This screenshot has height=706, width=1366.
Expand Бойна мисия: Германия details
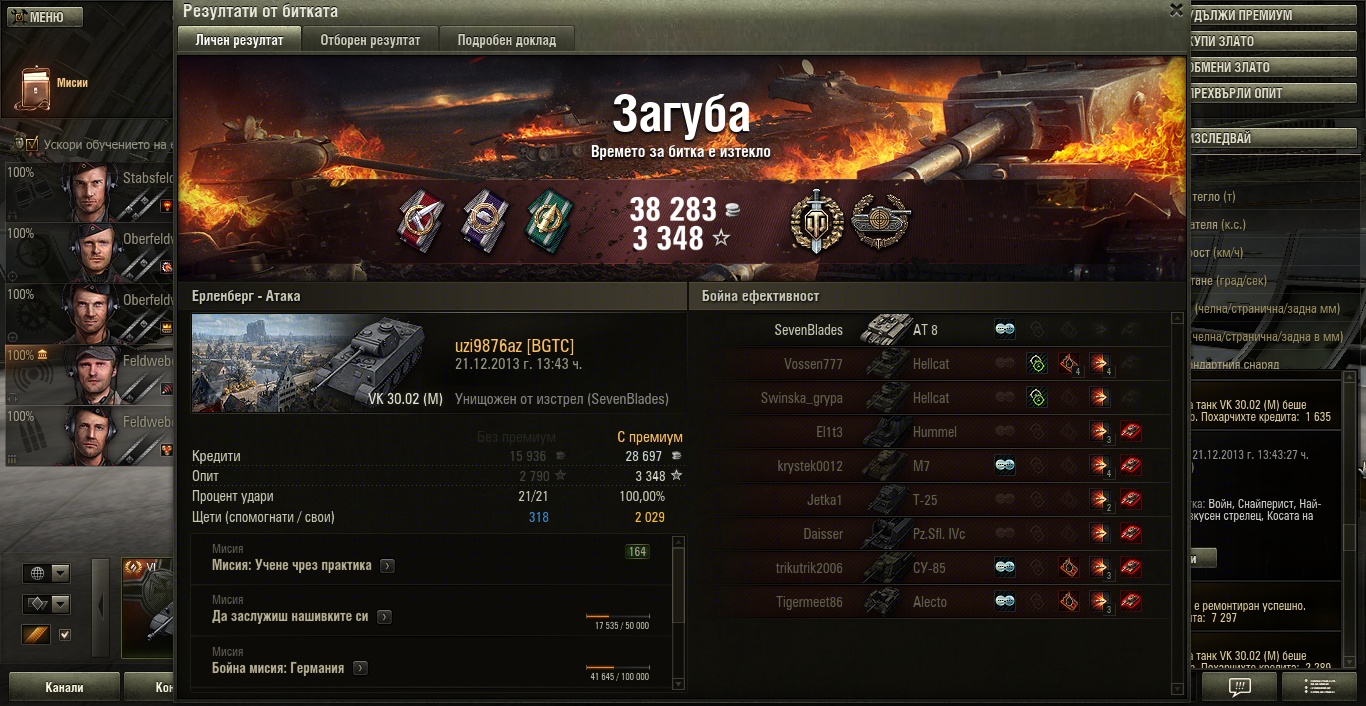tap(360, 668)
